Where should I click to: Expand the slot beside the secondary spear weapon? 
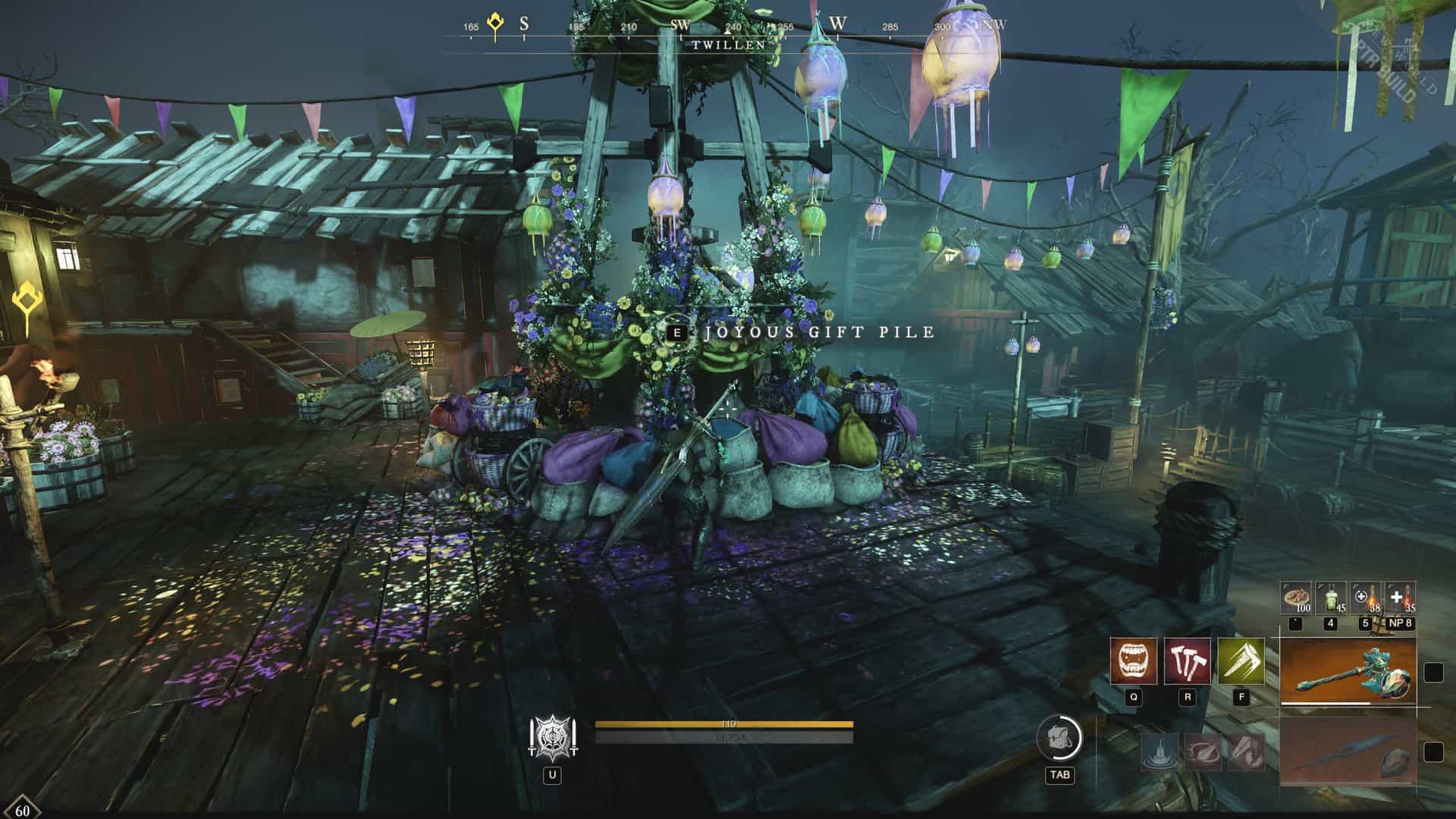(x=1432, y=752)
